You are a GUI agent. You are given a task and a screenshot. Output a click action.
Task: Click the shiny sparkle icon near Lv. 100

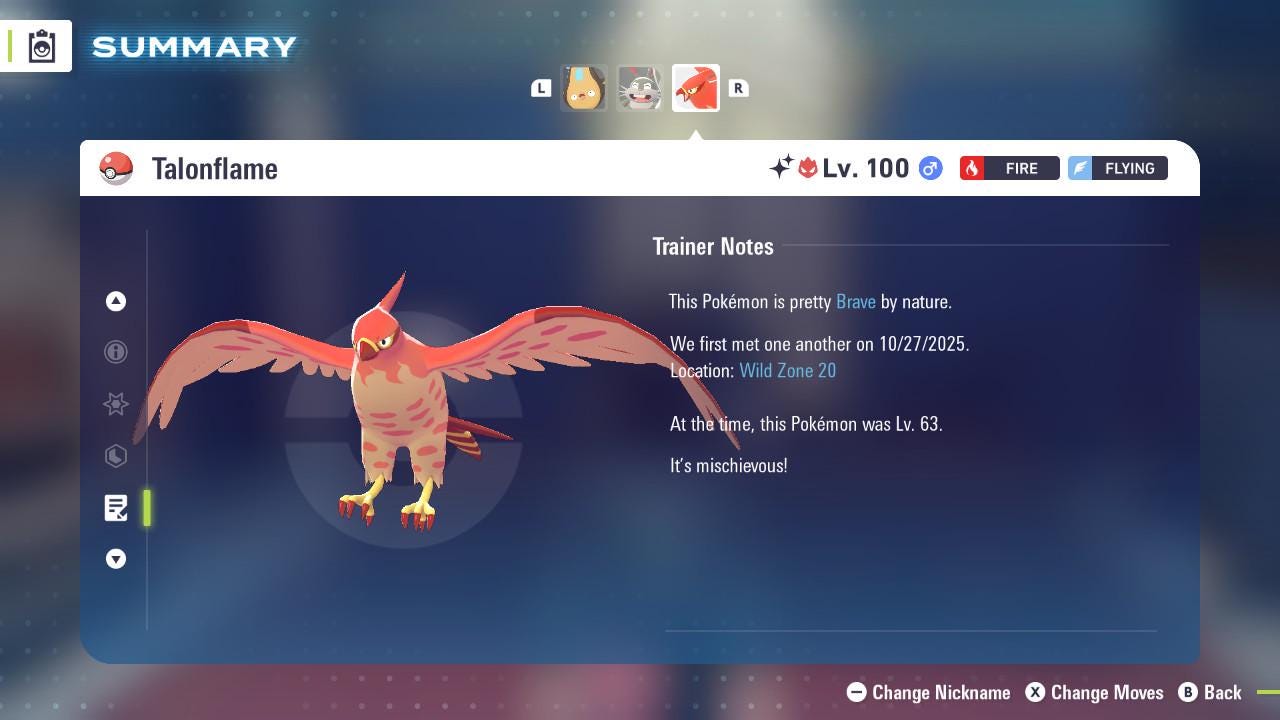(782, 168)
